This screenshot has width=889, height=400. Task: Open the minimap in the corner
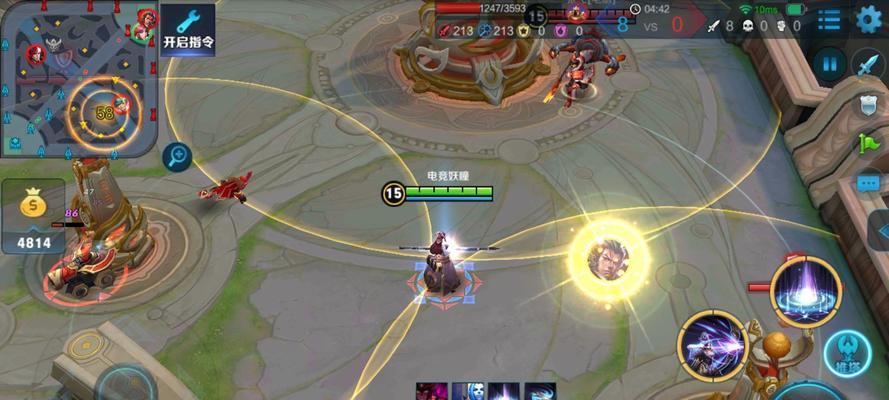[x=78, y=78]
